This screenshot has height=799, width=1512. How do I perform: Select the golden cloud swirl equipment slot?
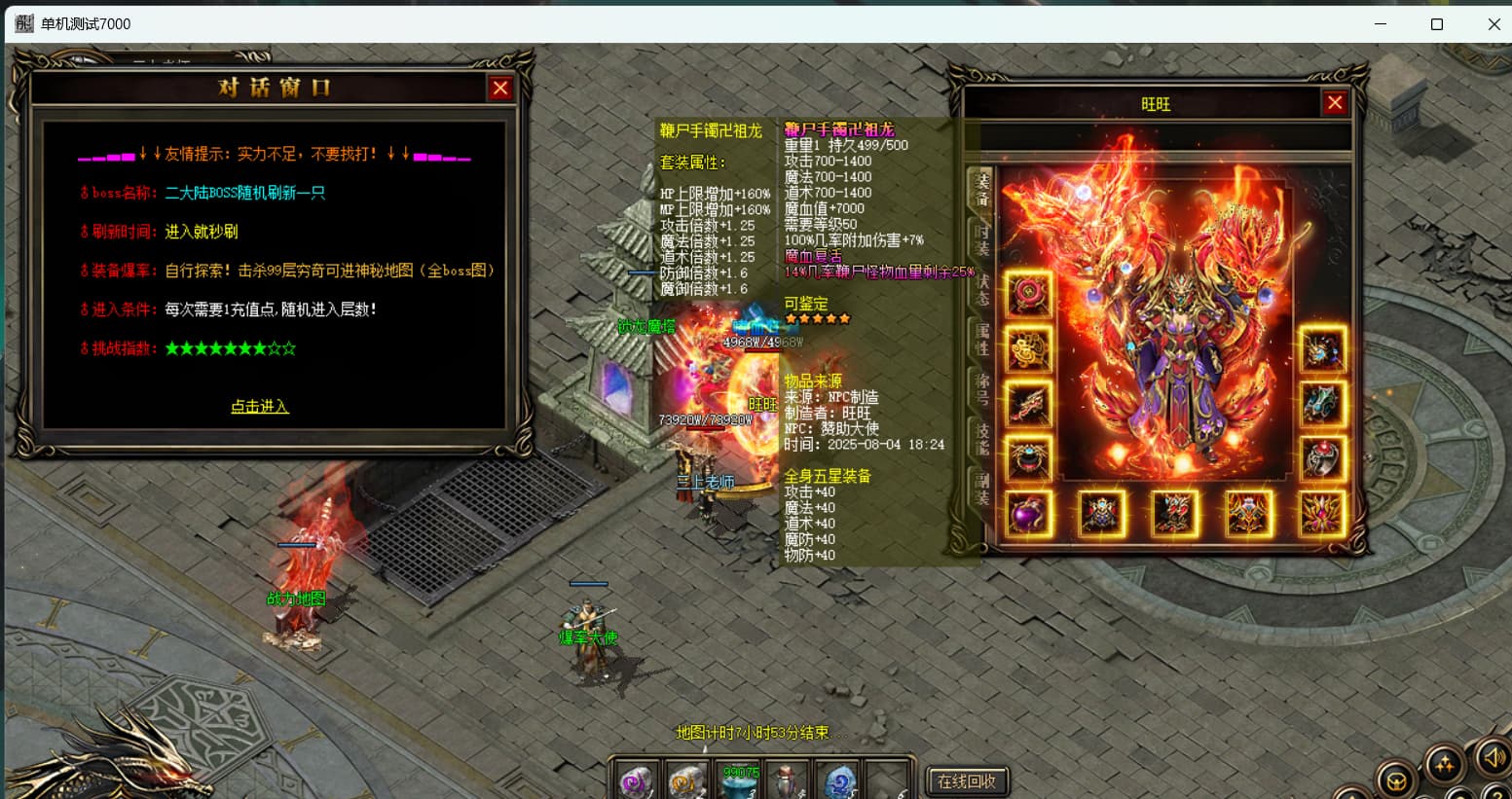(1028, 348)
